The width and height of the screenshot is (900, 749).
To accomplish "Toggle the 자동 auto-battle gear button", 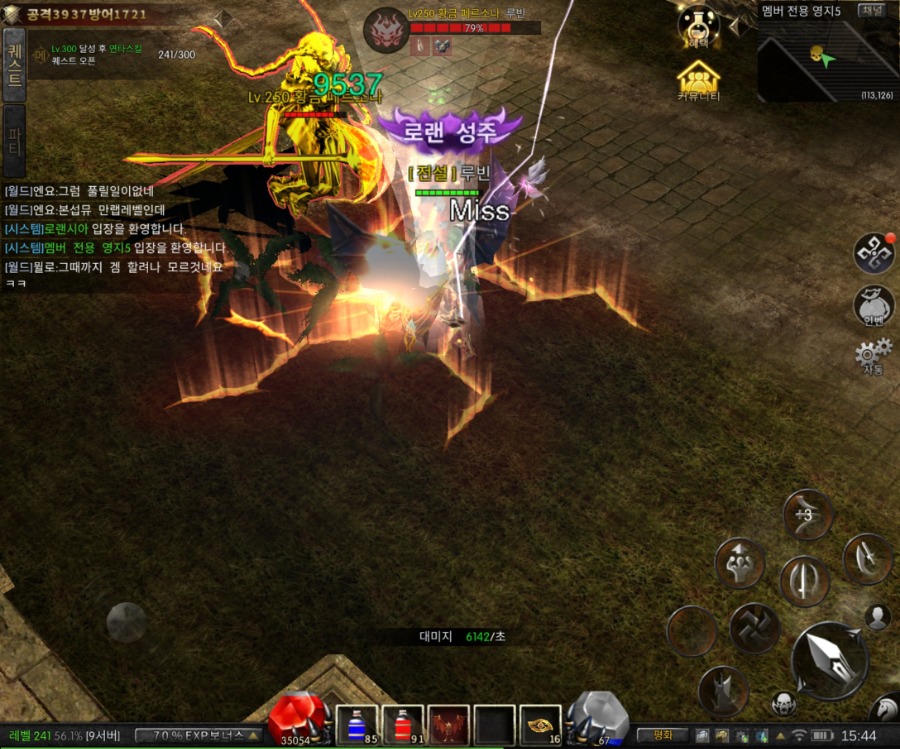I will pyautogui.click(x=873, y=356).
